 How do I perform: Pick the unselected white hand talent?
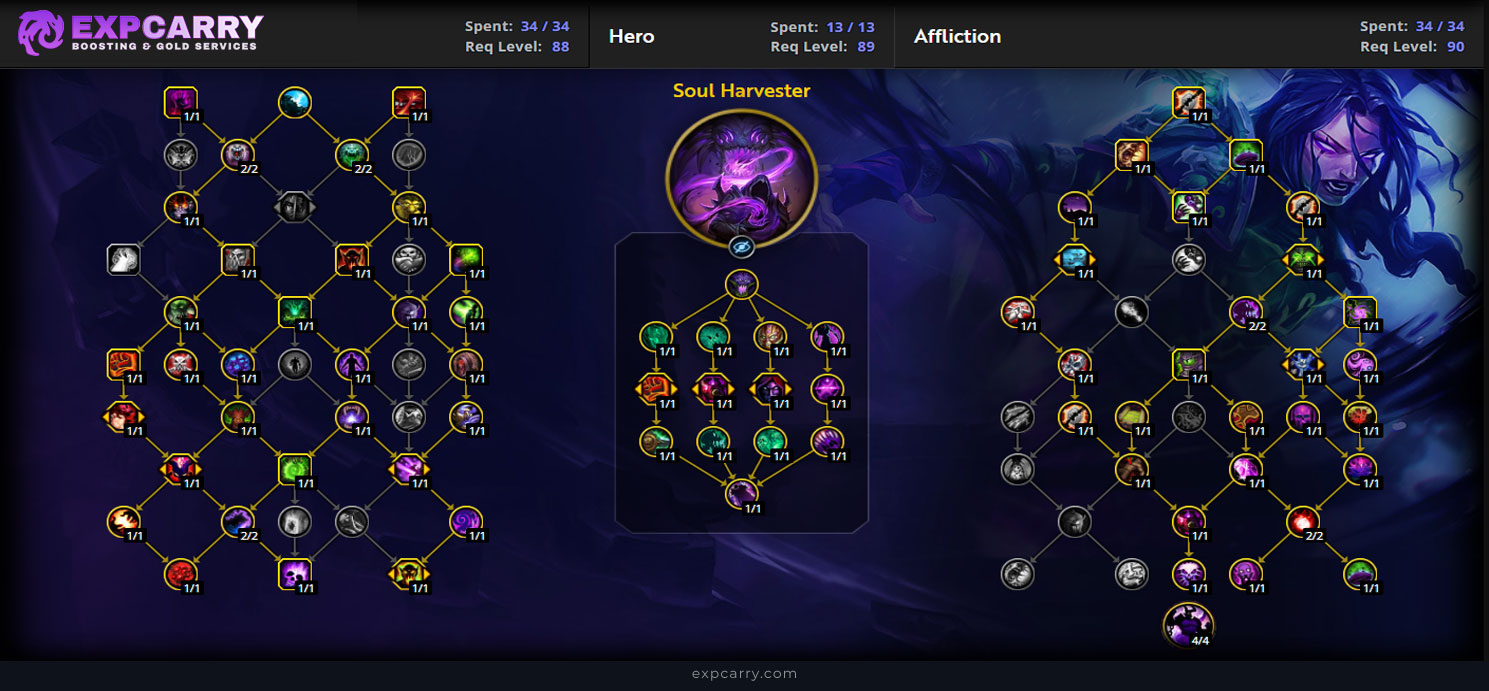coord(123,259)
